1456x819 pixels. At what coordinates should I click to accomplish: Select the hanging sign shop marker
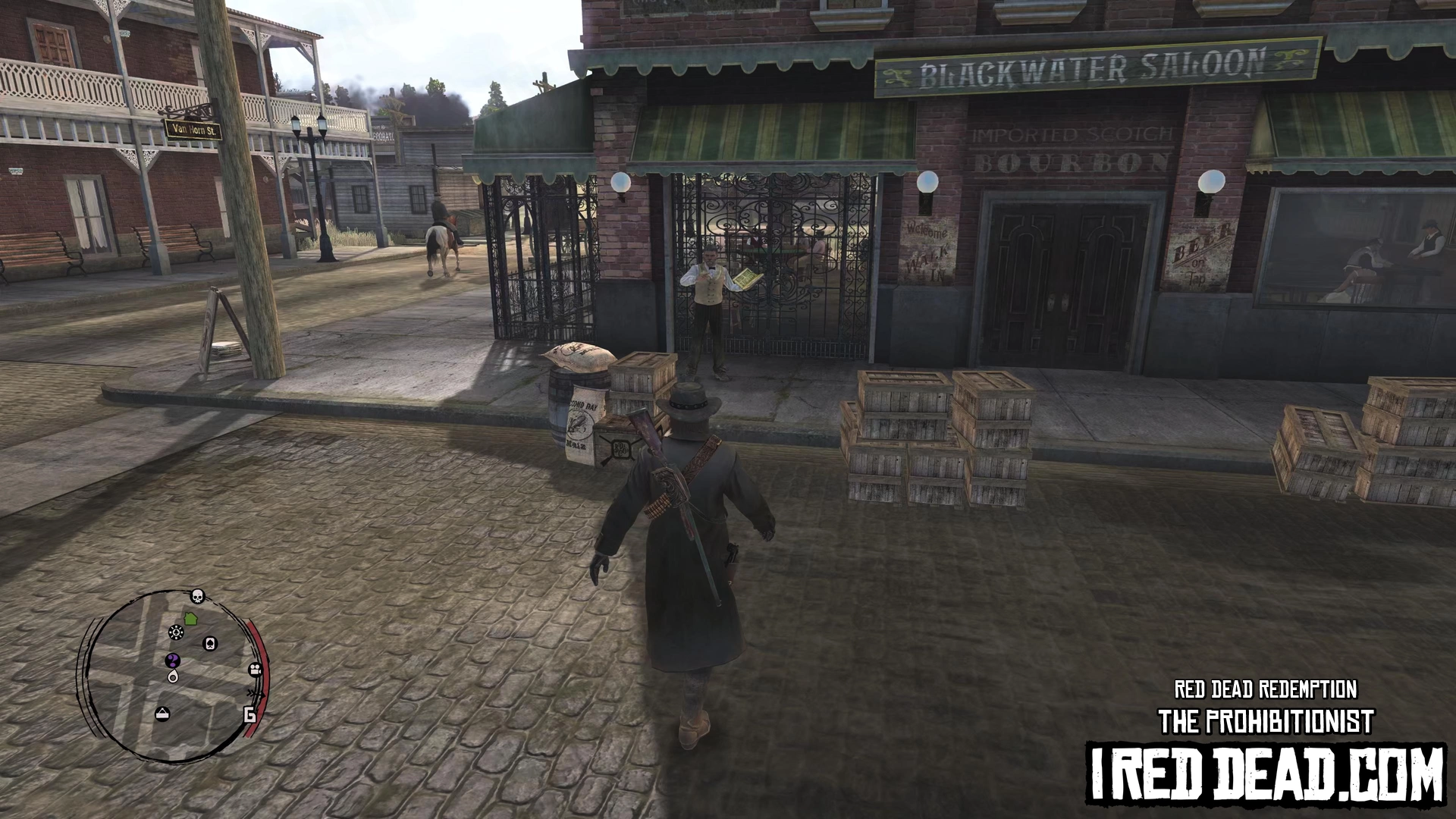click(x=162, y=714)
